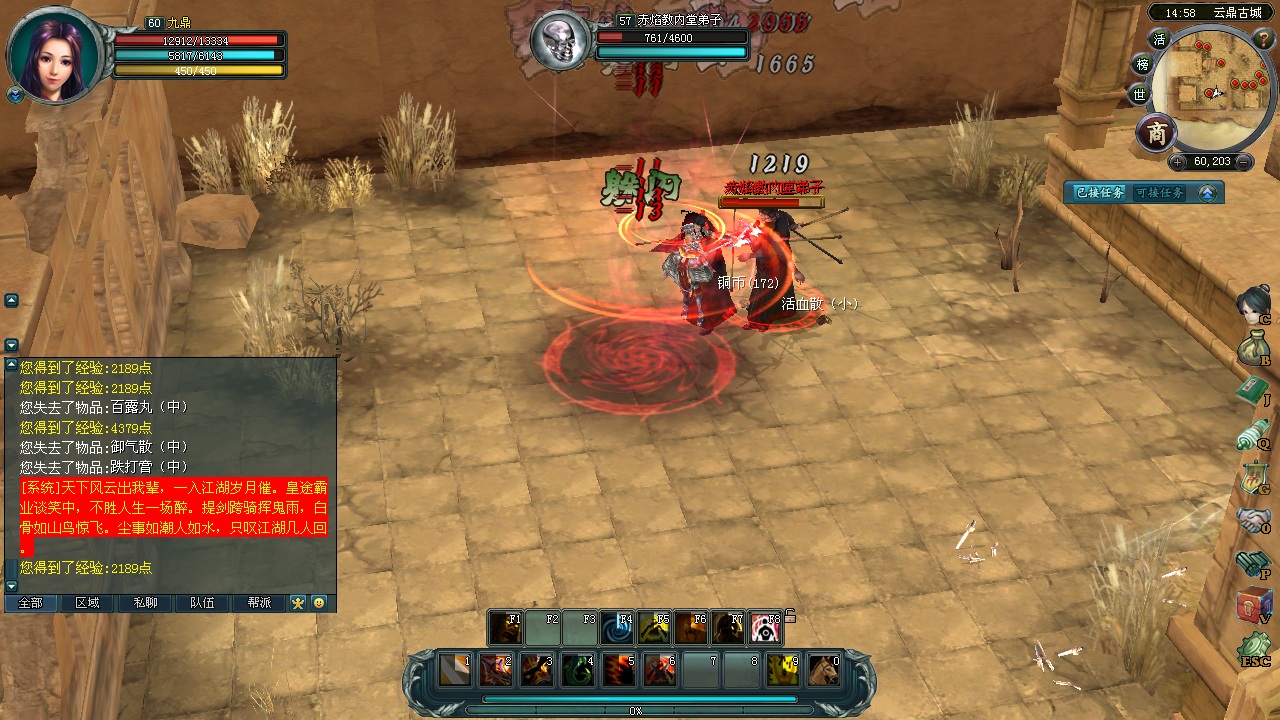Image resolution: width=1280 pixels, height=720 pixels.
Task: Activate the blue swirl skill in F4
Action: [618, 628]
